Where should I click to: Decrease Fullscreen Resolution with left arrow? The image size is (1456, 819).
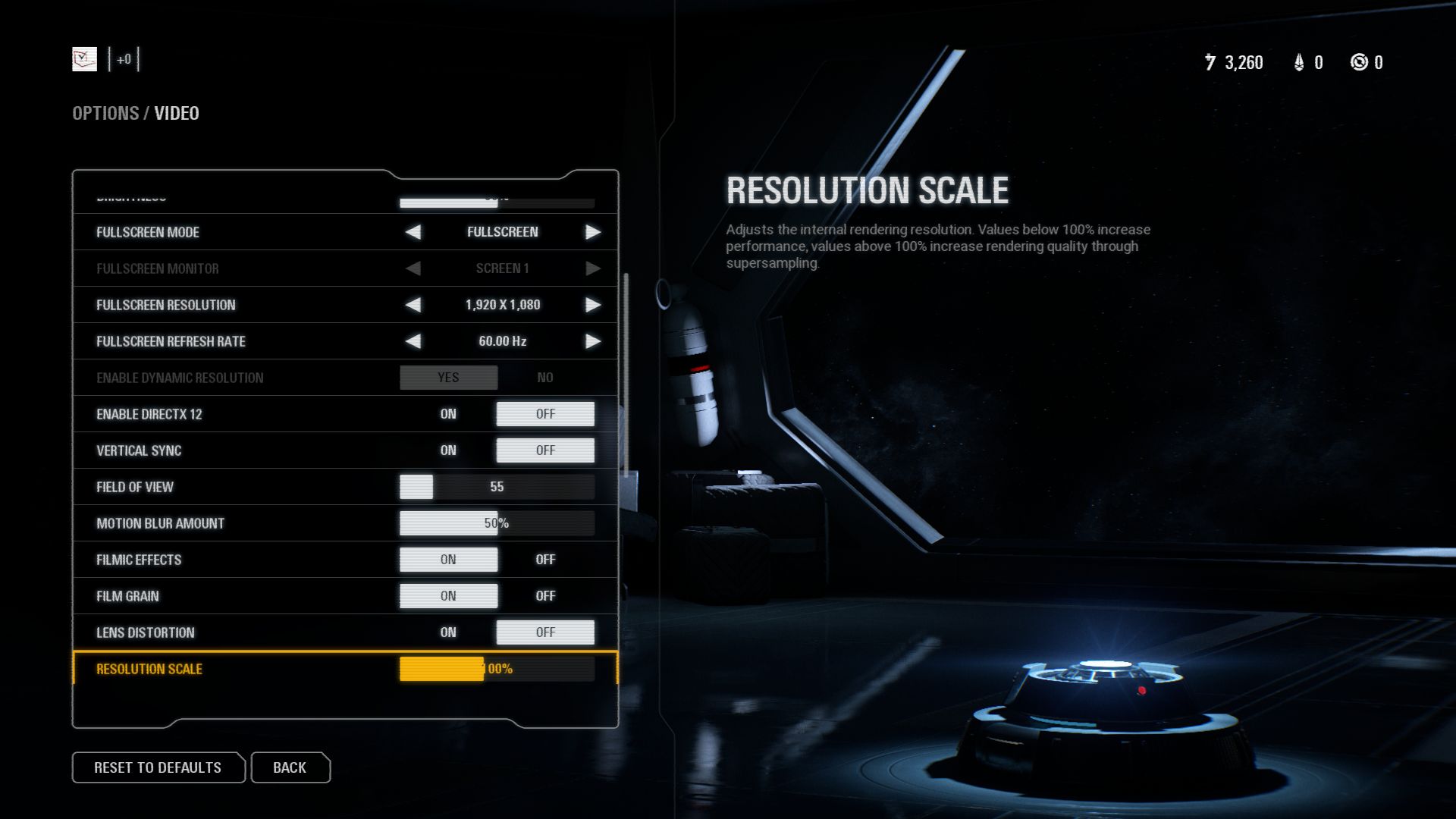tap(413, 305)
